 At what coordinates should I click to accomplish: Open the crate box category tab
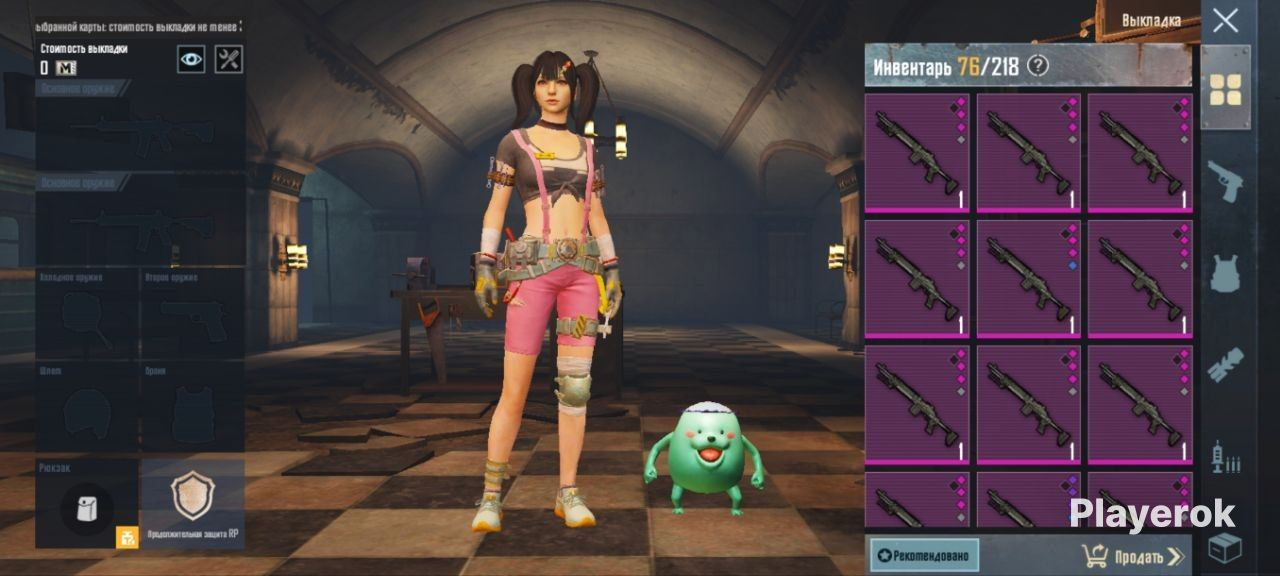(x=1225, y=548)
